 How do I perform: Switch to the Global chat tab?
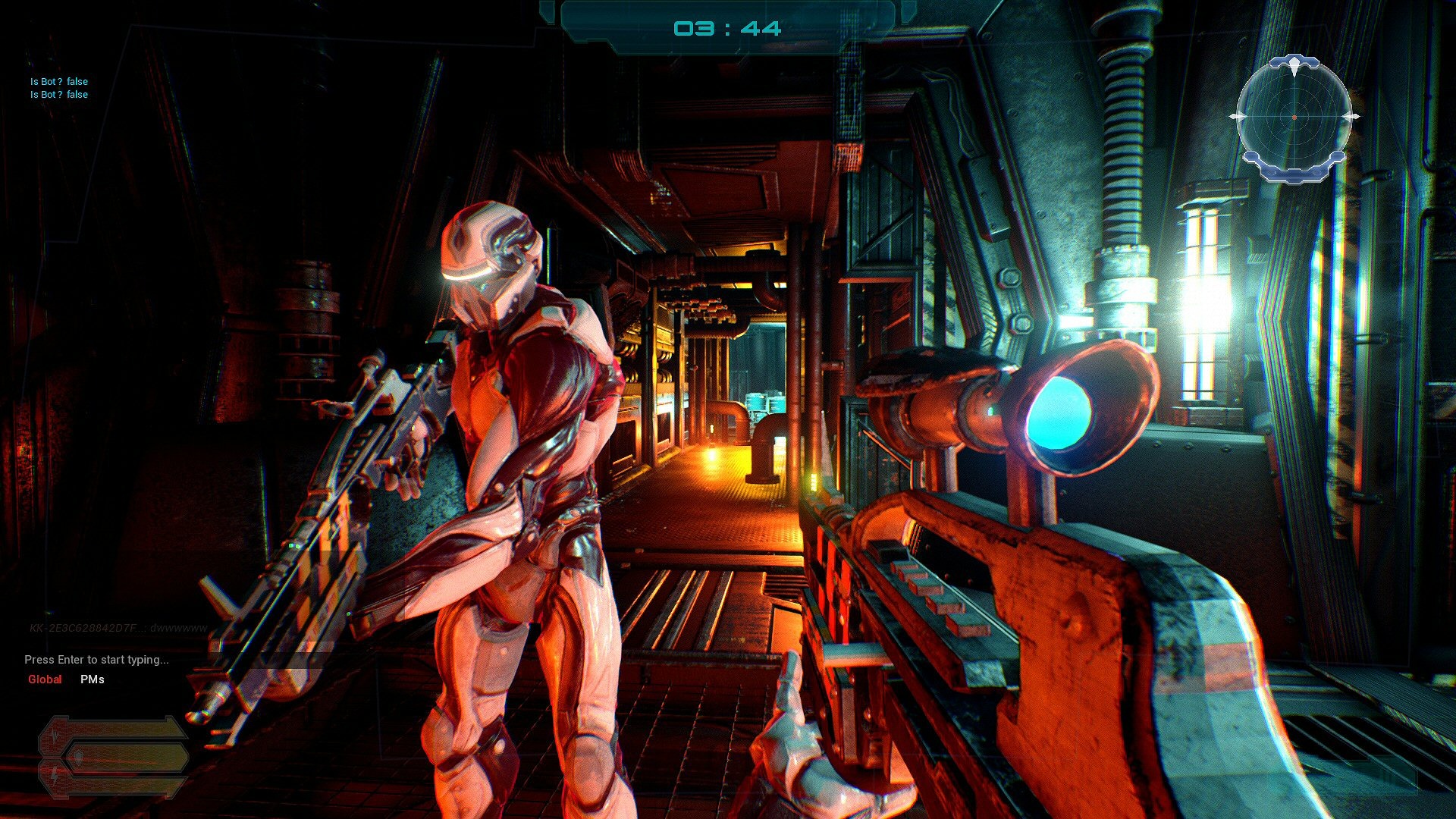coord(45,679)
